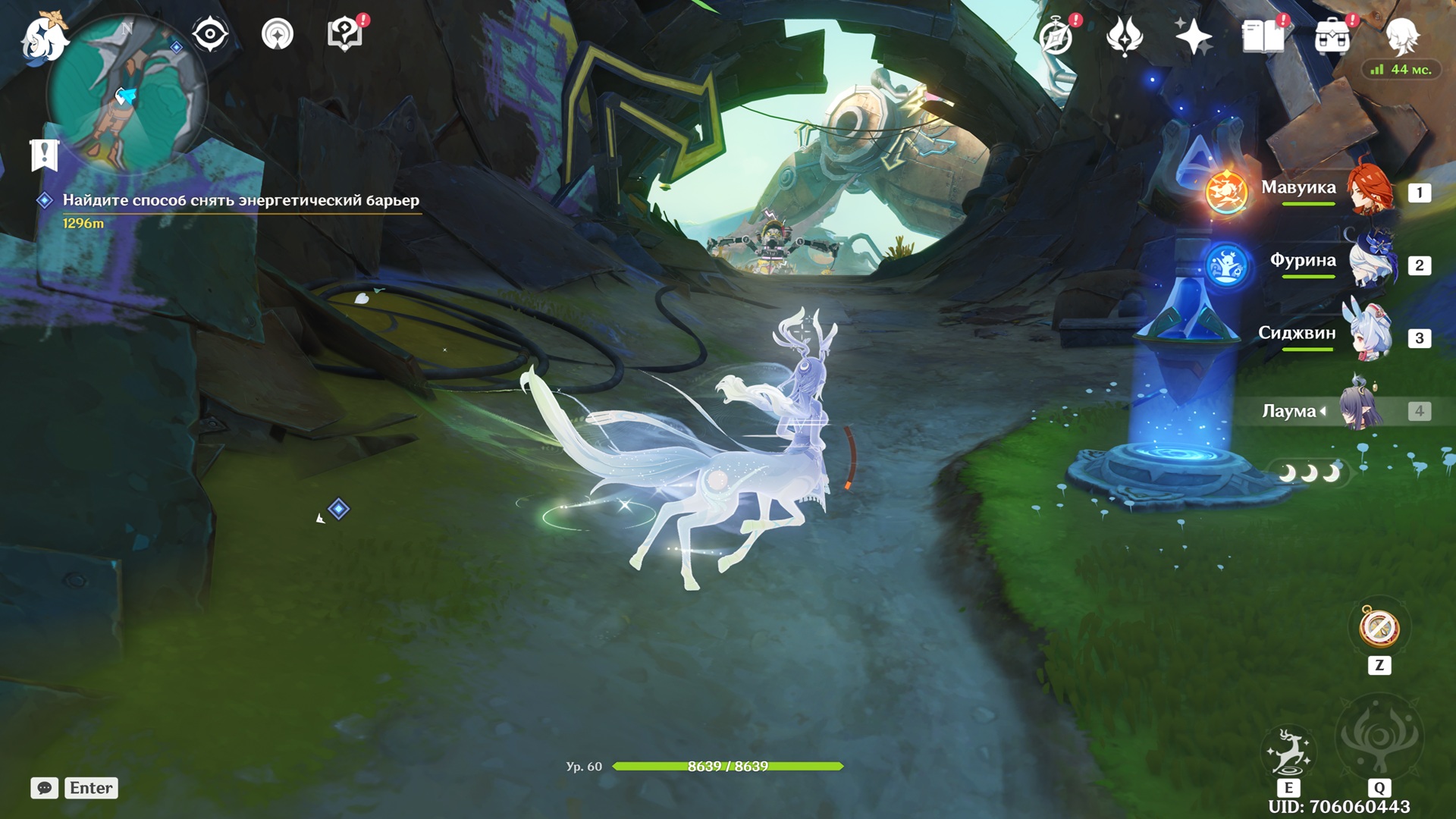Select the energy barrier quest tracker

click(x=240, y=200)
